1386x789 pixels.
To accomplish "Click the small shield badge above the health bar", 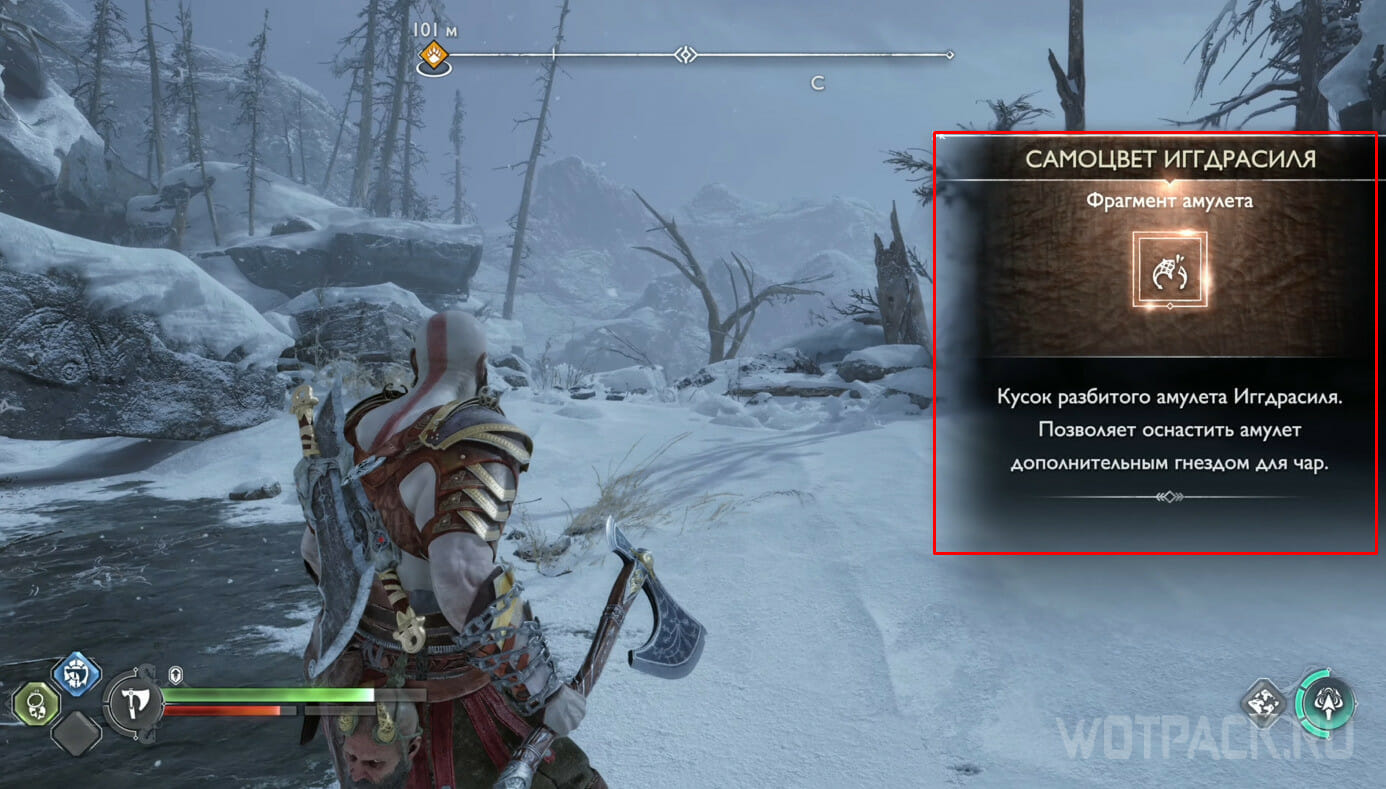I will (175, 674).
